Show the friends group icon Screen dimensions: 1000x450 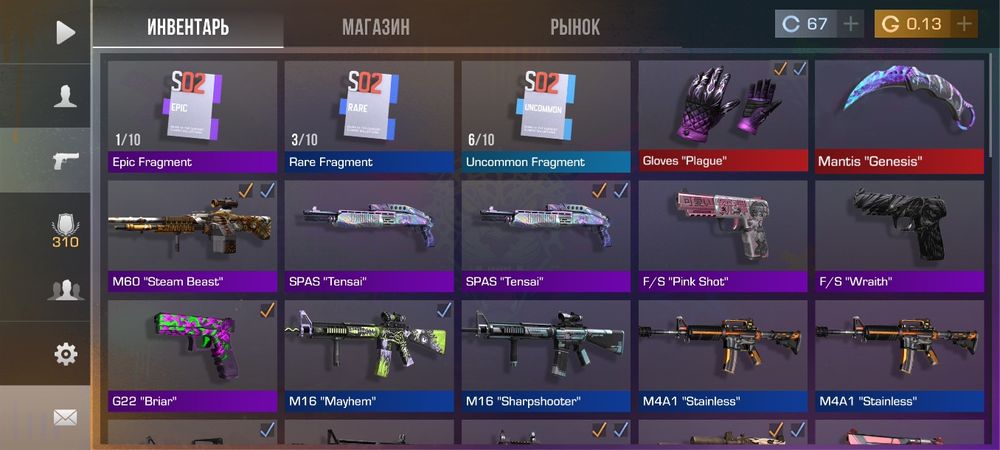click(65, 291)
